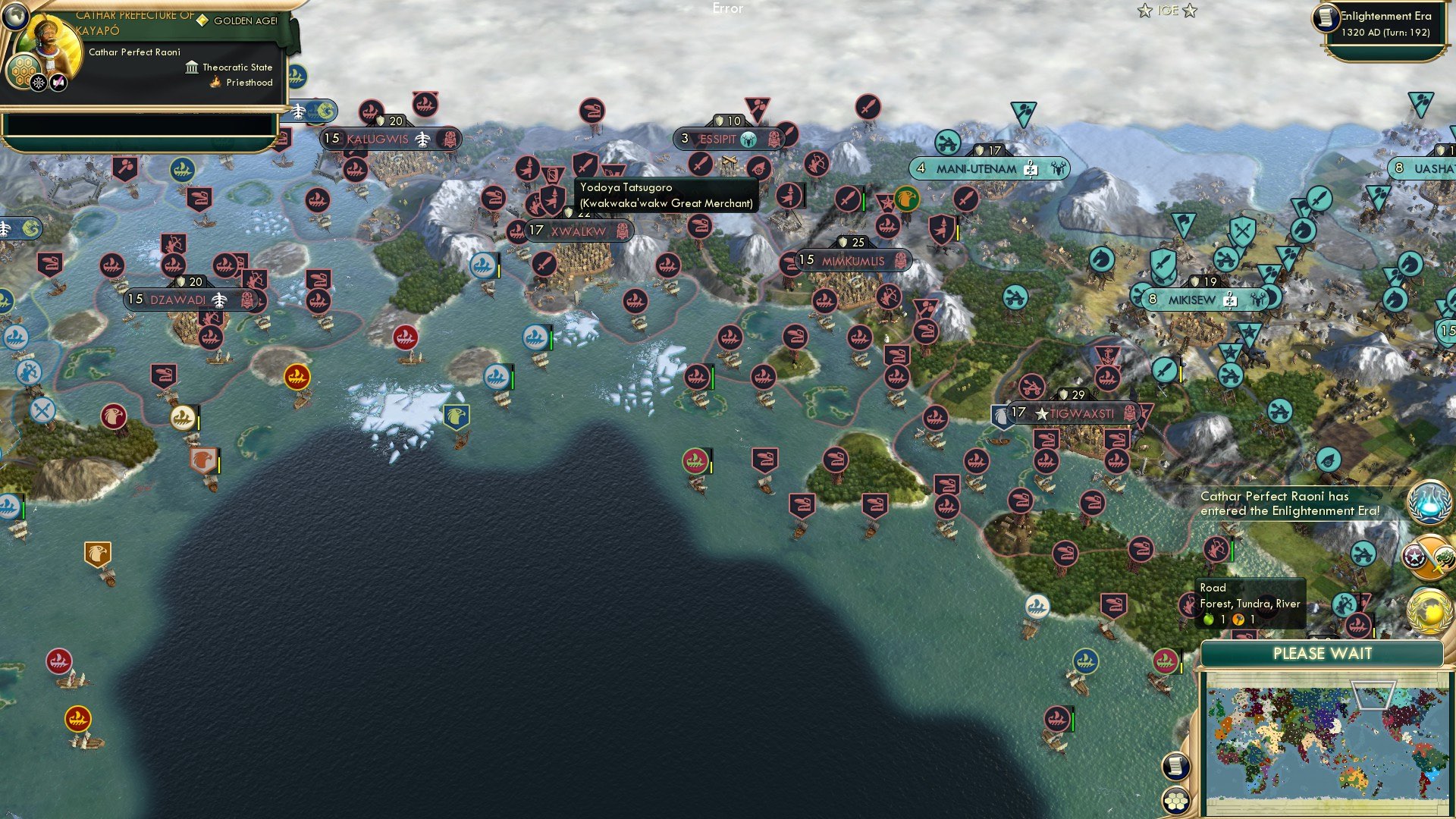Click the growth bar on Mikisew's city banner
This screenshot has width=1456, height=819.
click(x=1153, y=300)
